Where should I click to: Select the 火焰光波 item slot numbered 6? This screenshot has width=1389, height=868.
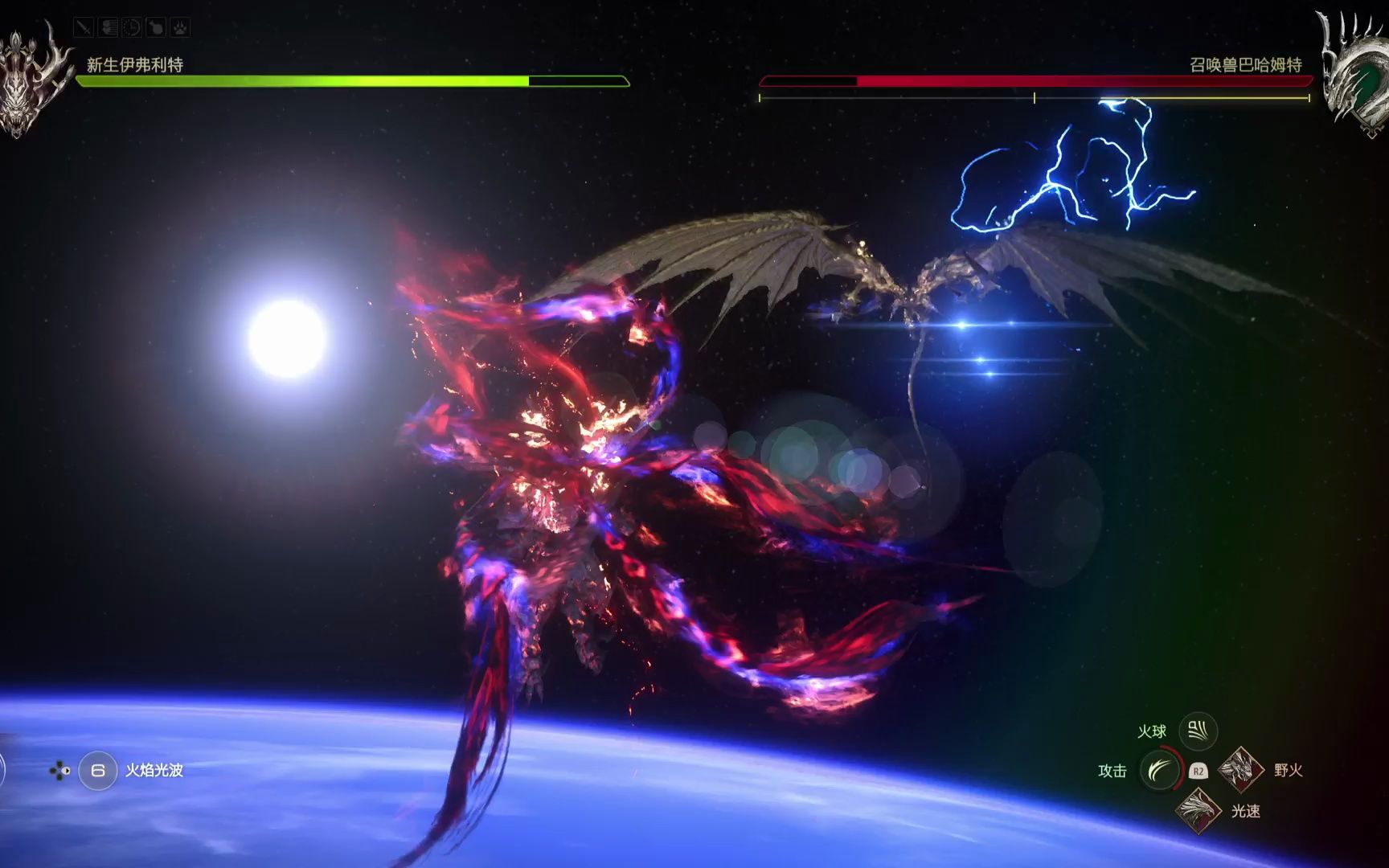[98, 771]
